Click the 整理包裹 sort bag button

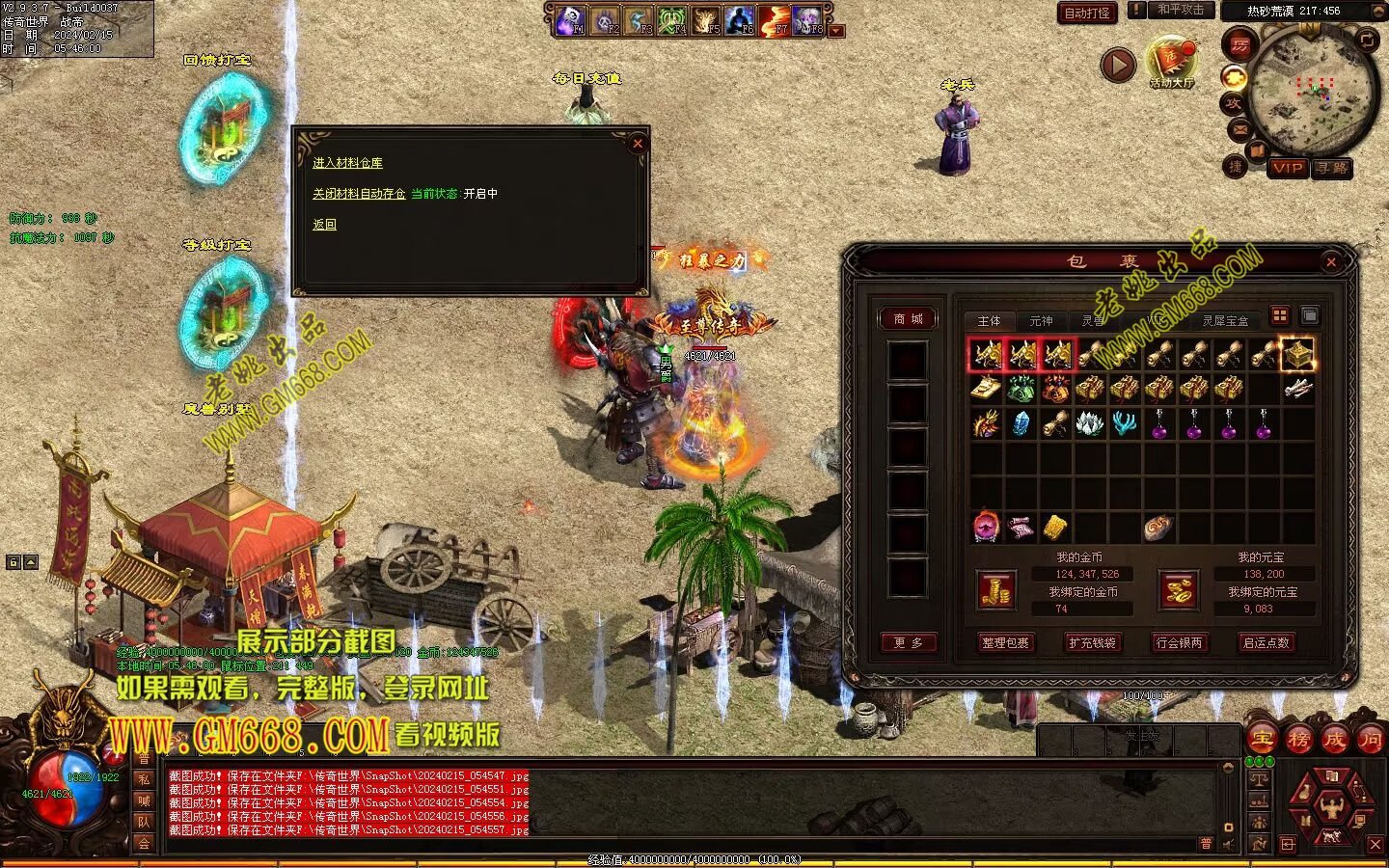click(1005, 643)
